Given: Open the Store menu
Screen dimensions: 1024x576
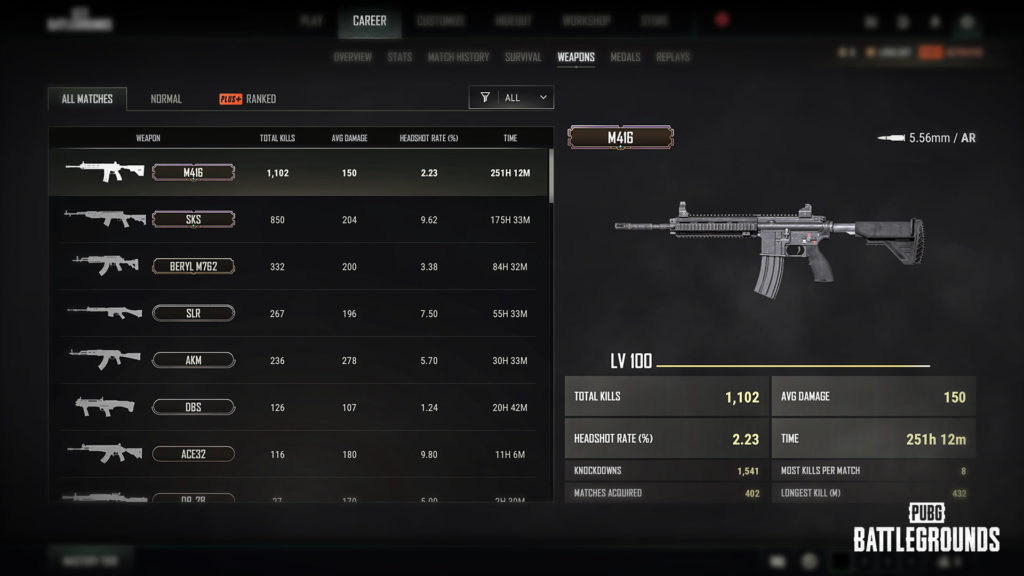Looking at the screenshot, I should [x=654, y=21].
